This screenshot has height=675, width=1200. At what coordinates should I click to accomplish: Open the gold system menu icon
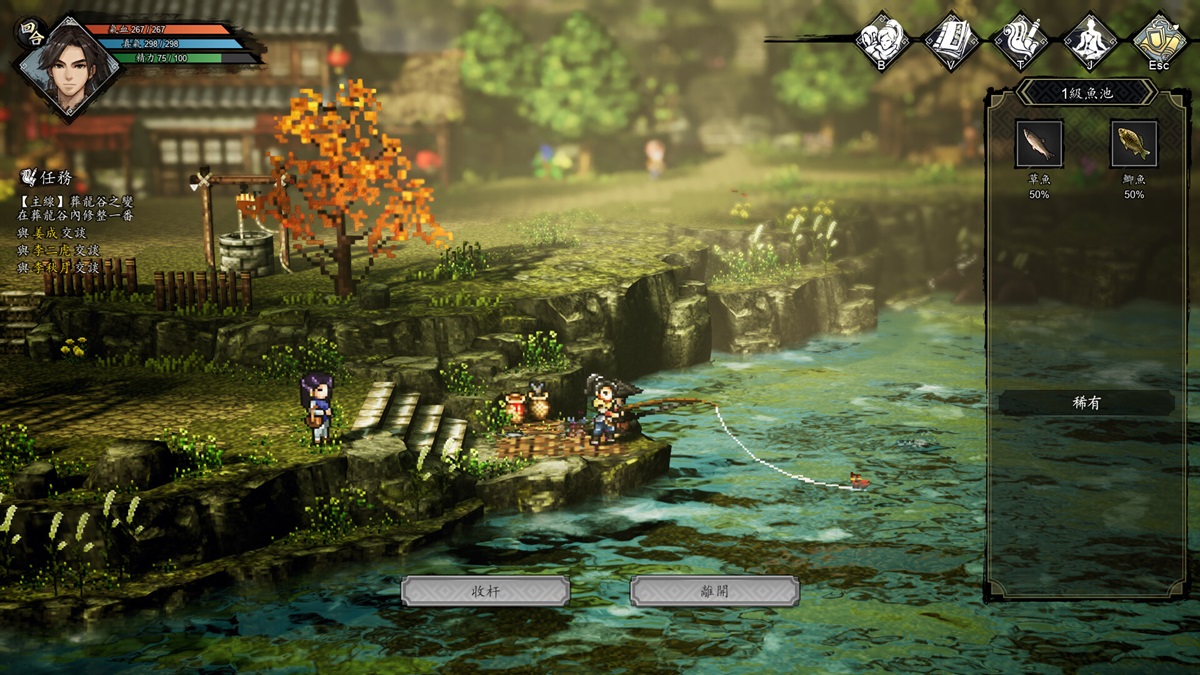point(1159,40)
